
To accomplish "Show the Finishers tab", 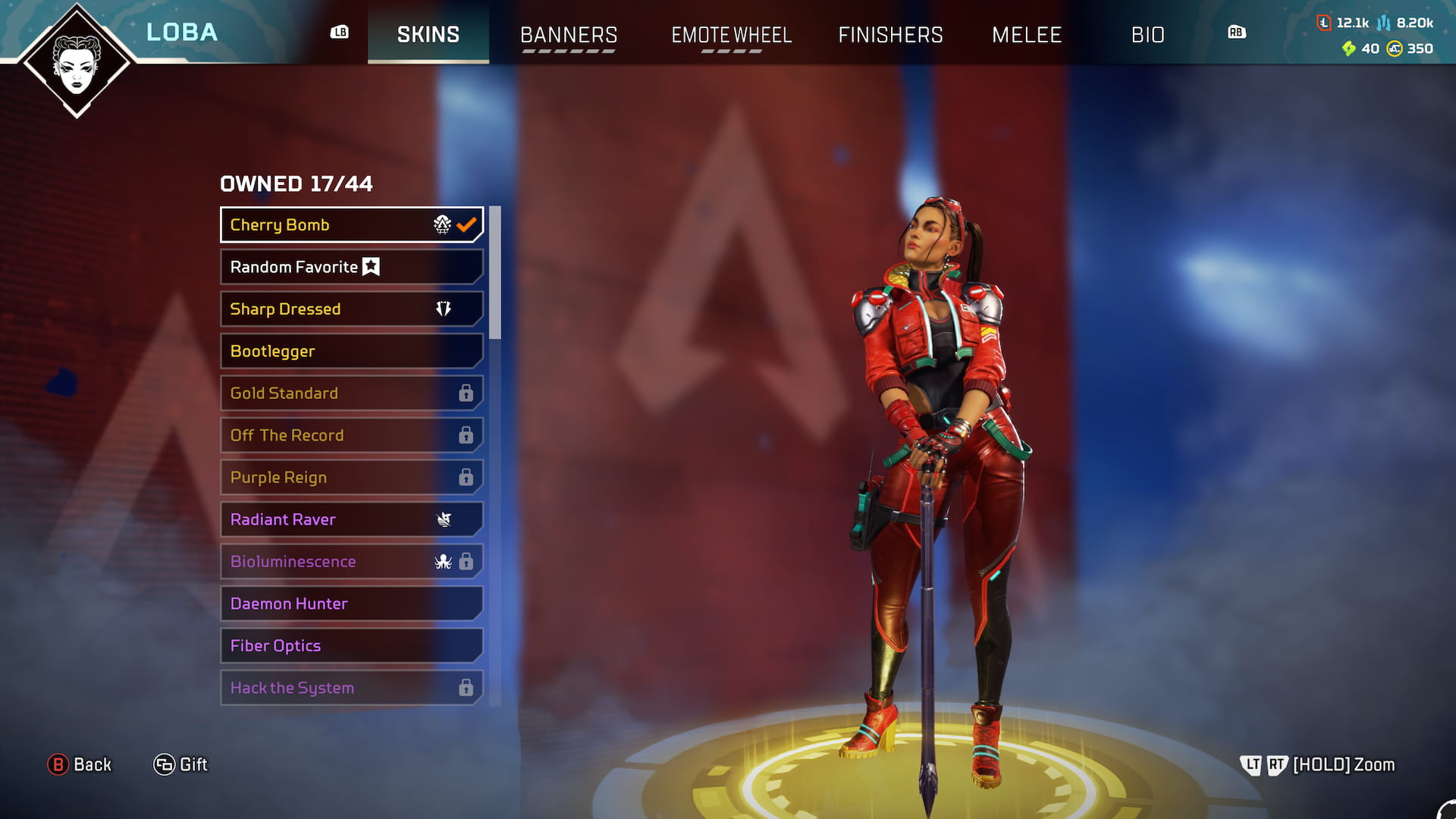I will [x=890, y=35].
